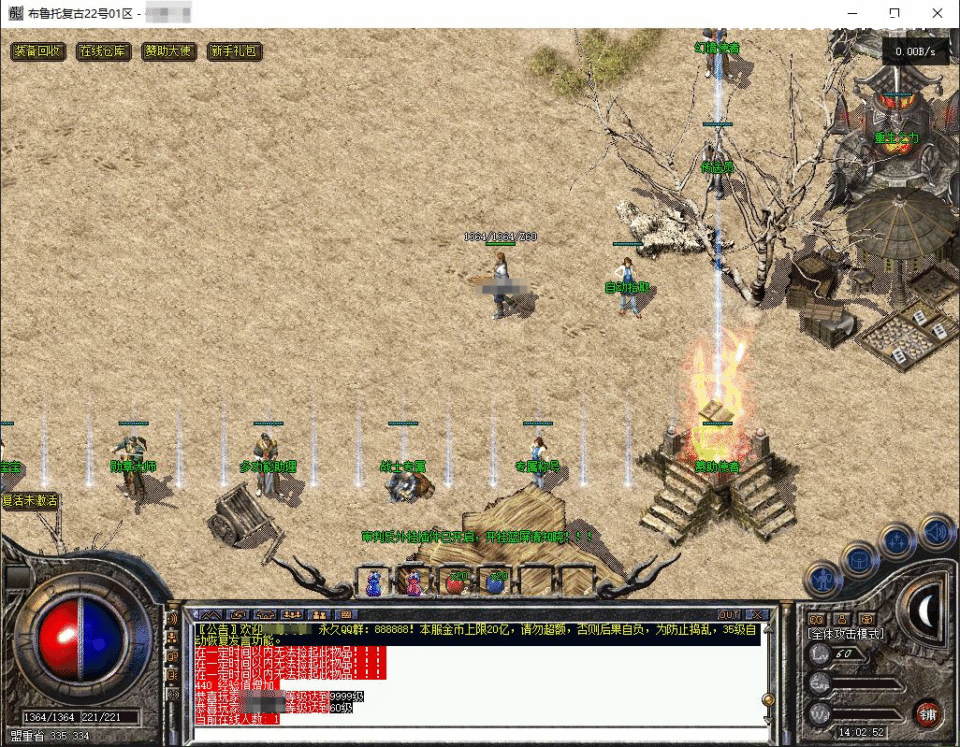The height and width of the screenshot is (747, 960).
Task: Click the red 铺 shop button
Action: point(928,713)
